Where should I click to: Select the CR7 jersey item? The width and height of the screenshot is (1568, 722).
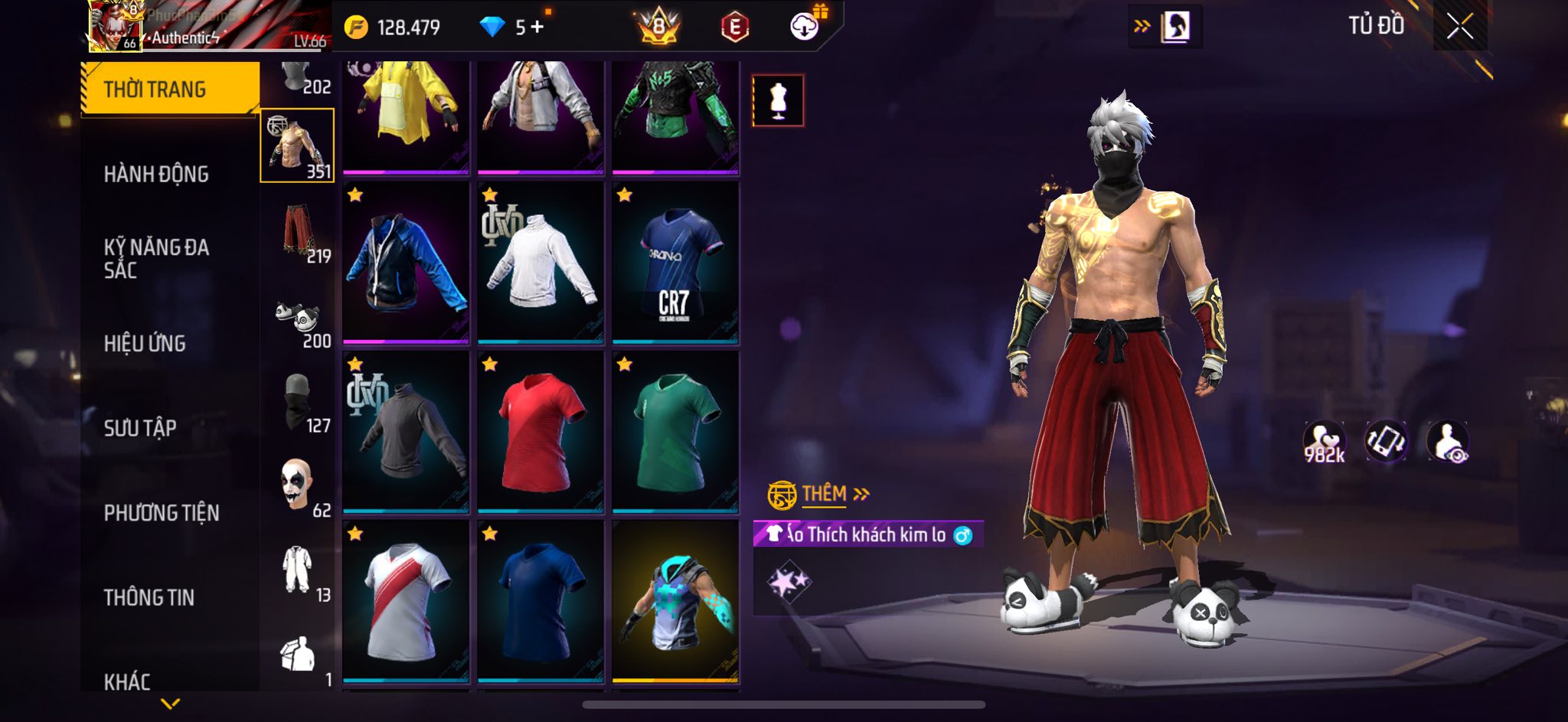(x=675, y=262)
